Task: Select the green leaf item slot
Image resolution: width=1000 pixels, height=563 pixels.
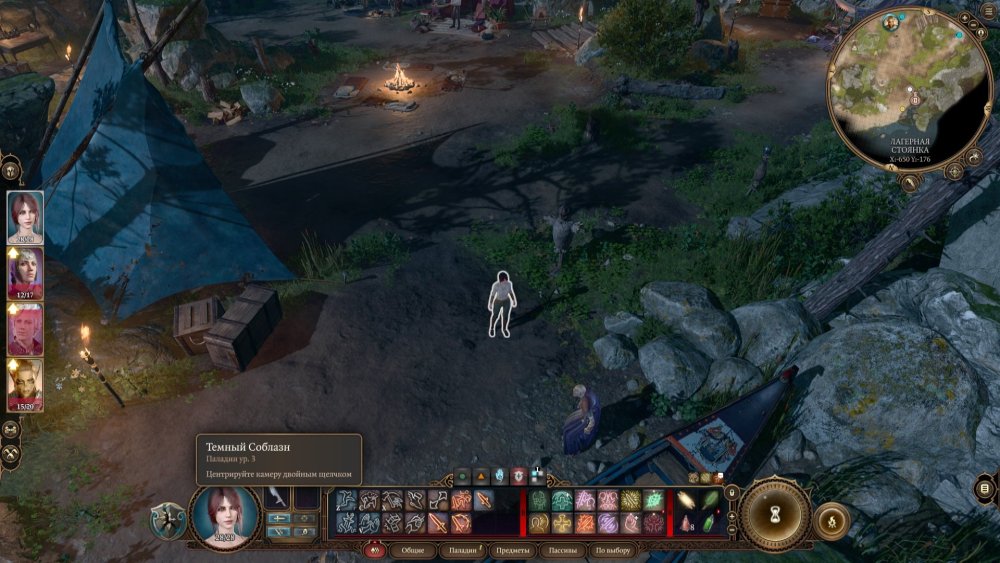Action: [711, 499]
